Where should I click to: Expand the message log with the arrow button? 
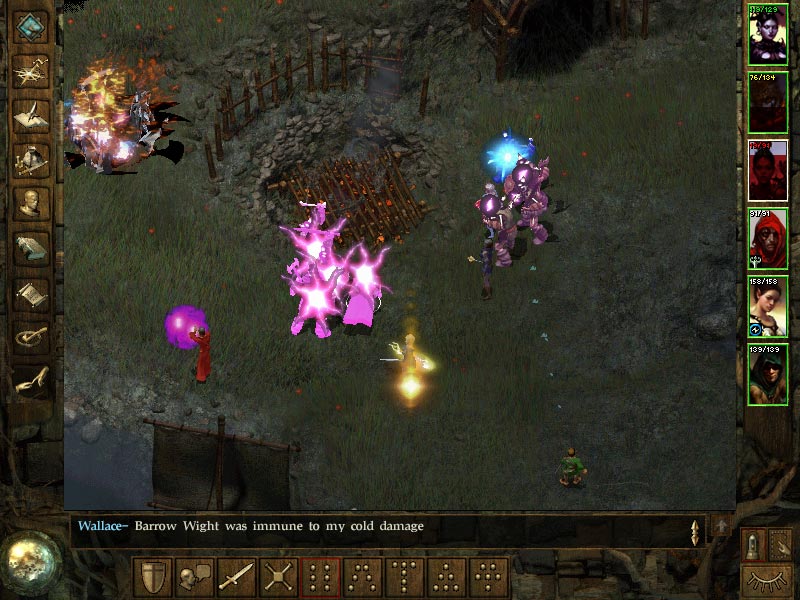[x=722, y=527]
